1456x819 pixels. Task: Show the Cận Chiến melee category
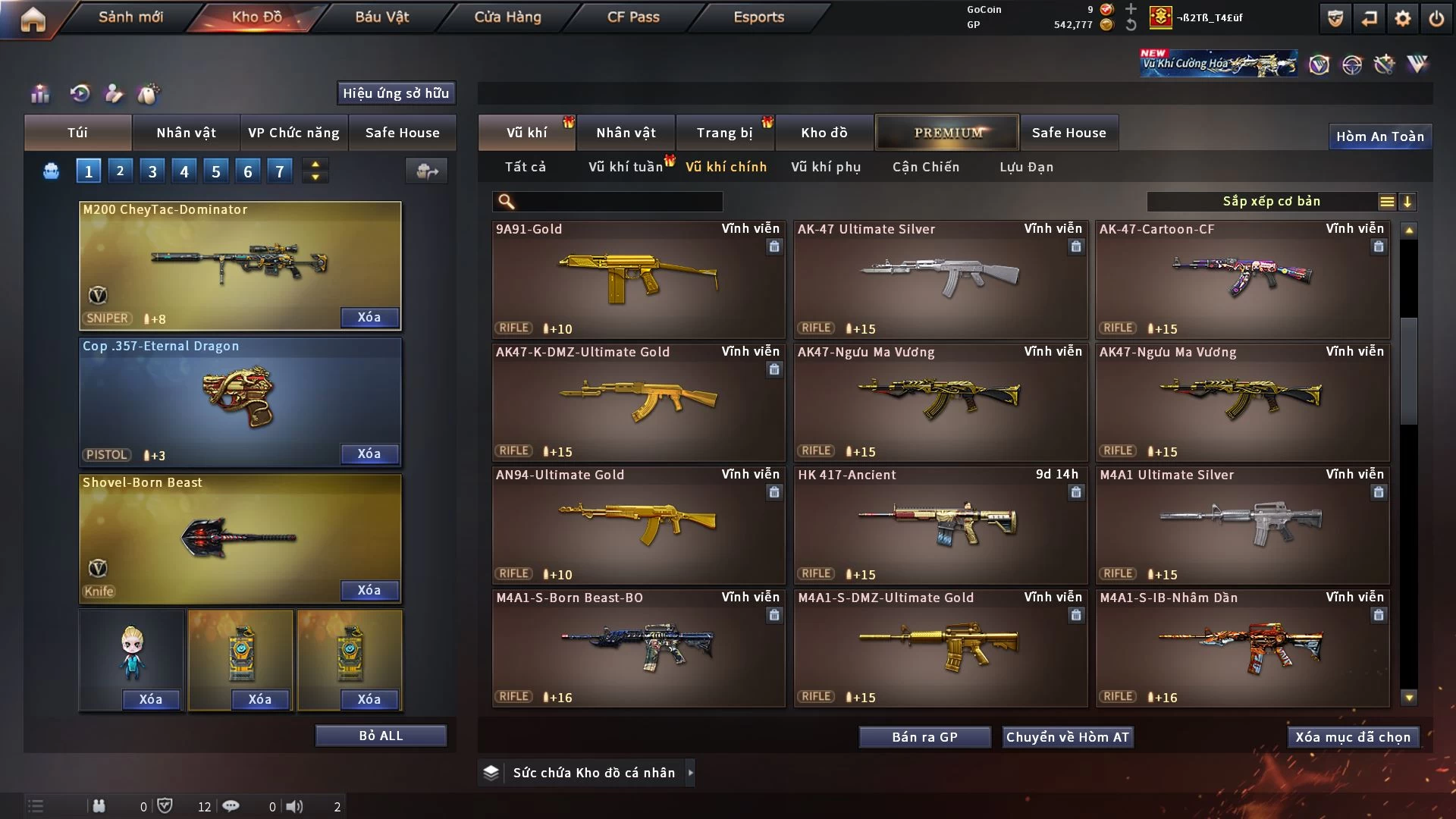(926, 167)
